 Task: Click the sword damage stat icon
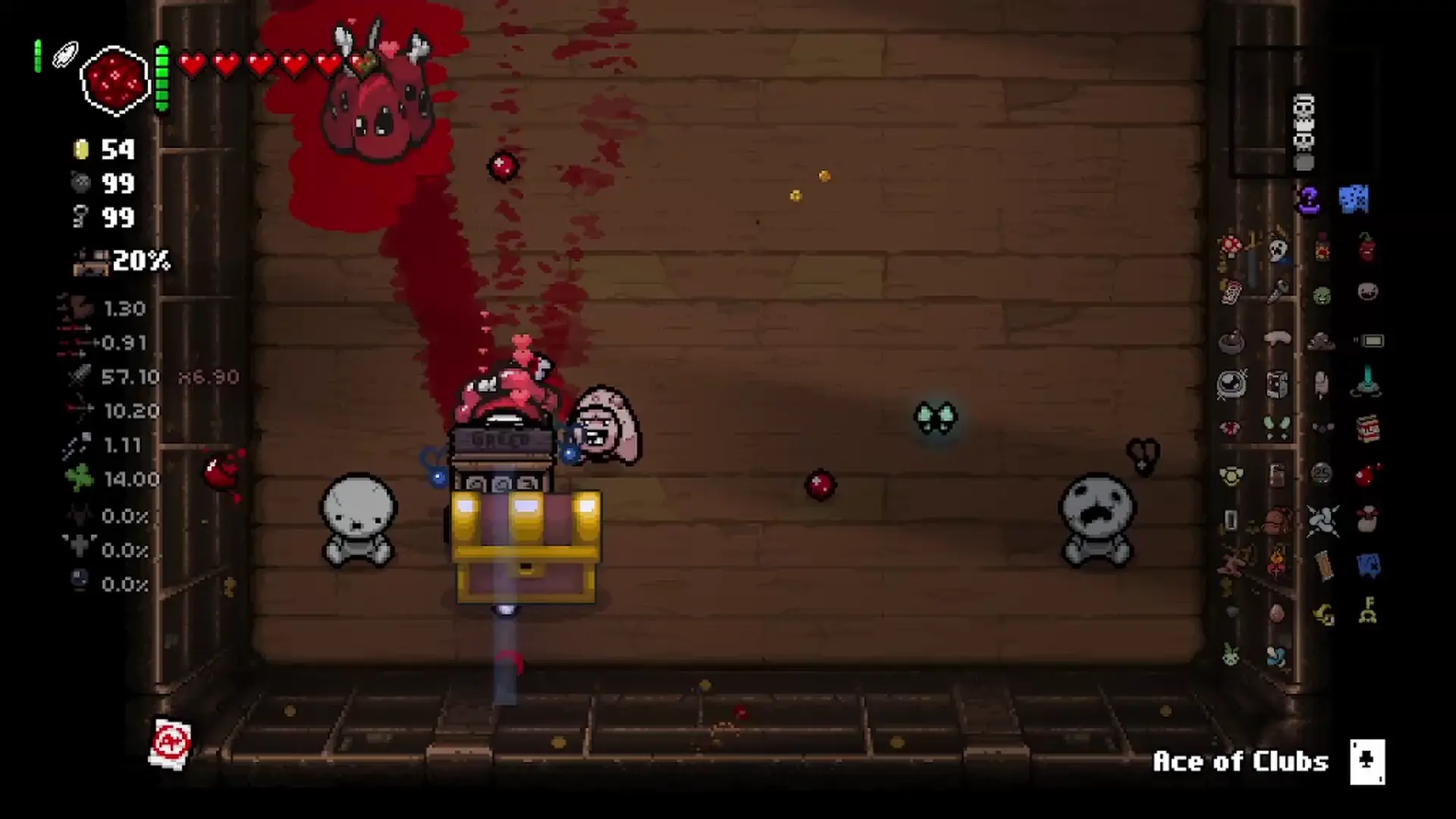[x=79, y=376]
